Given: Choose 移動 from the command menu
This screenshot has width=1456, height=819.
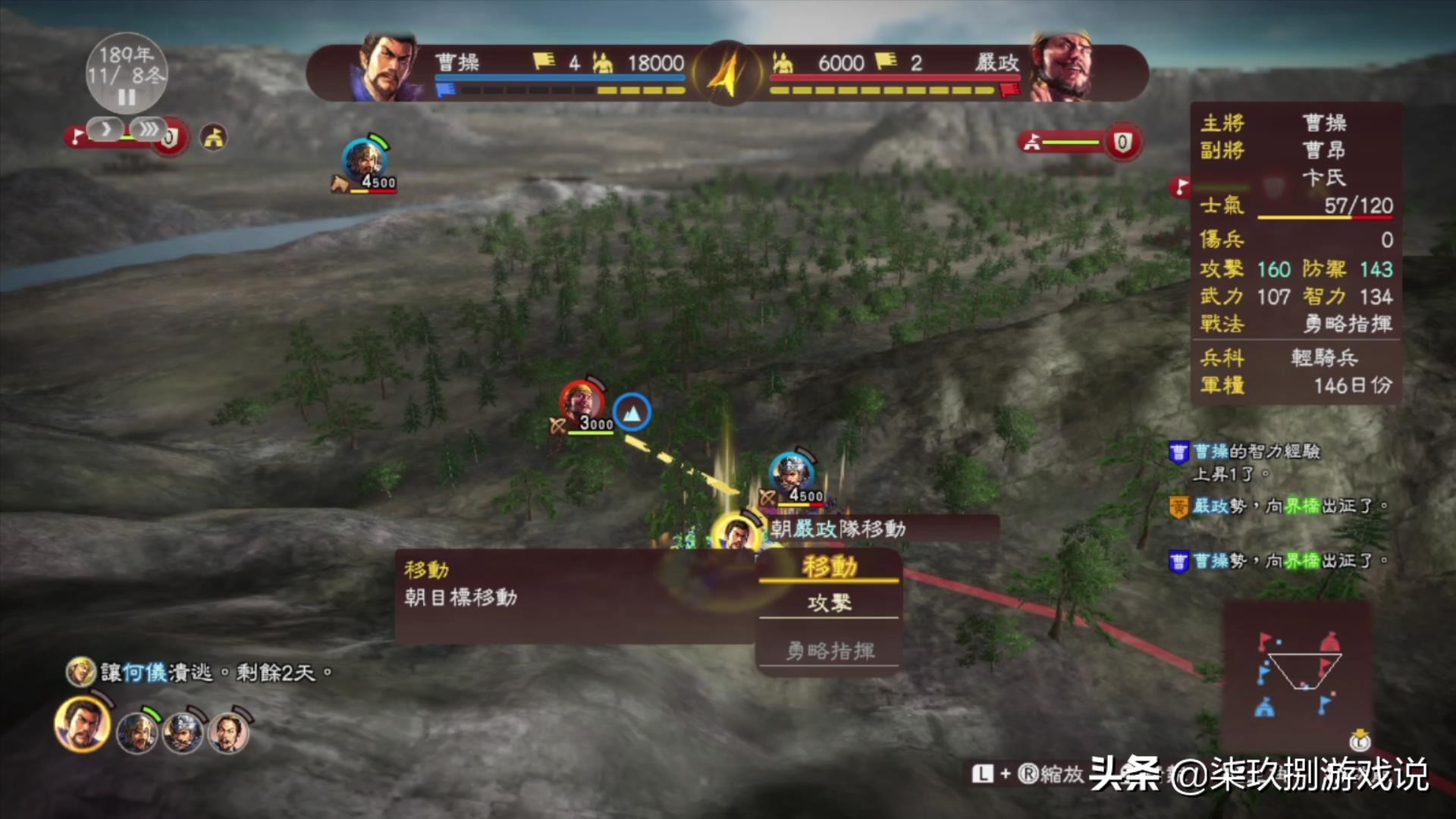Looking at the screenshot, I should [828, 566].
